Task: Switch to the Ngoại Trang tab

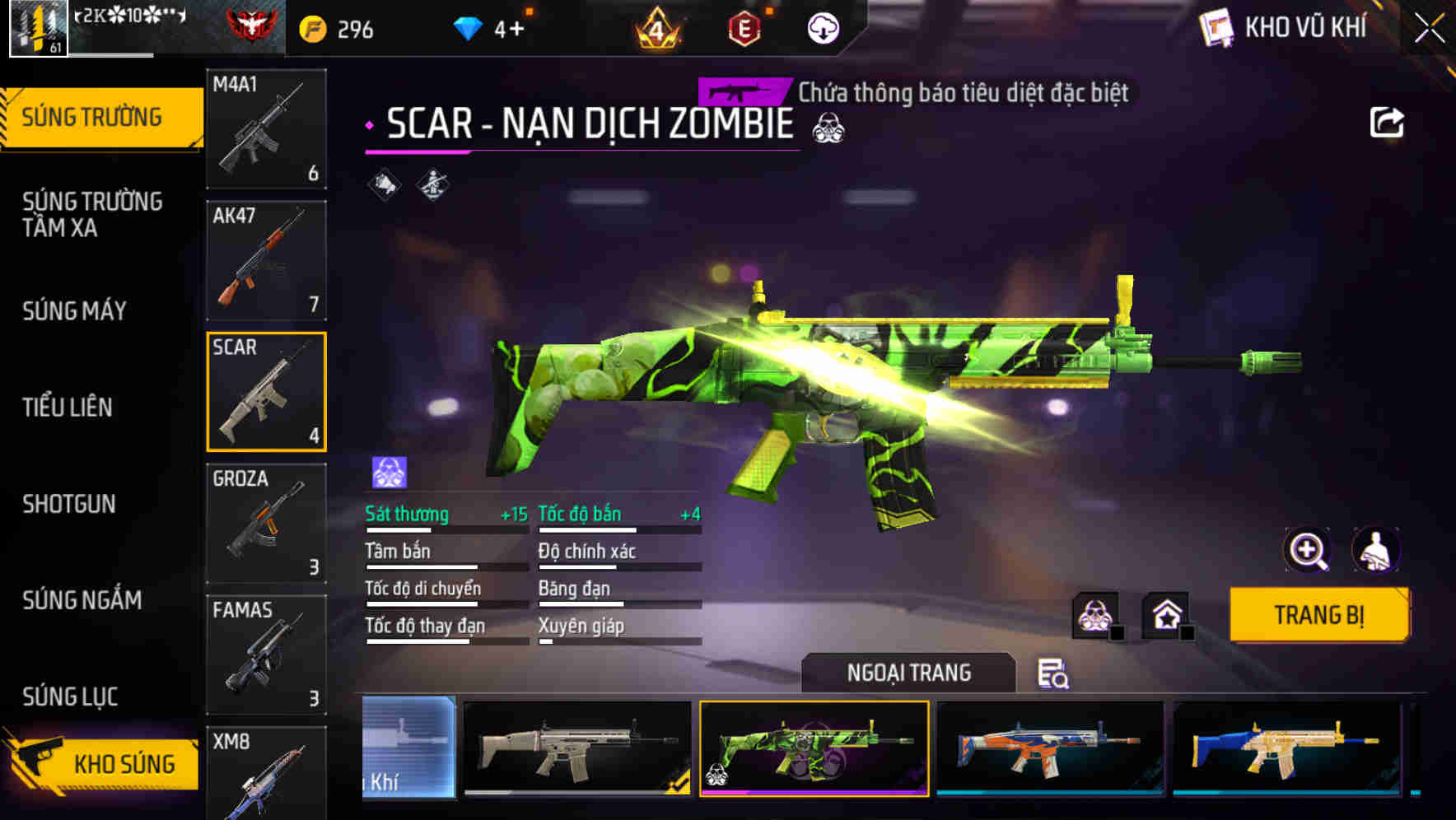Action: pyautogui.click(x=906, y=673)
